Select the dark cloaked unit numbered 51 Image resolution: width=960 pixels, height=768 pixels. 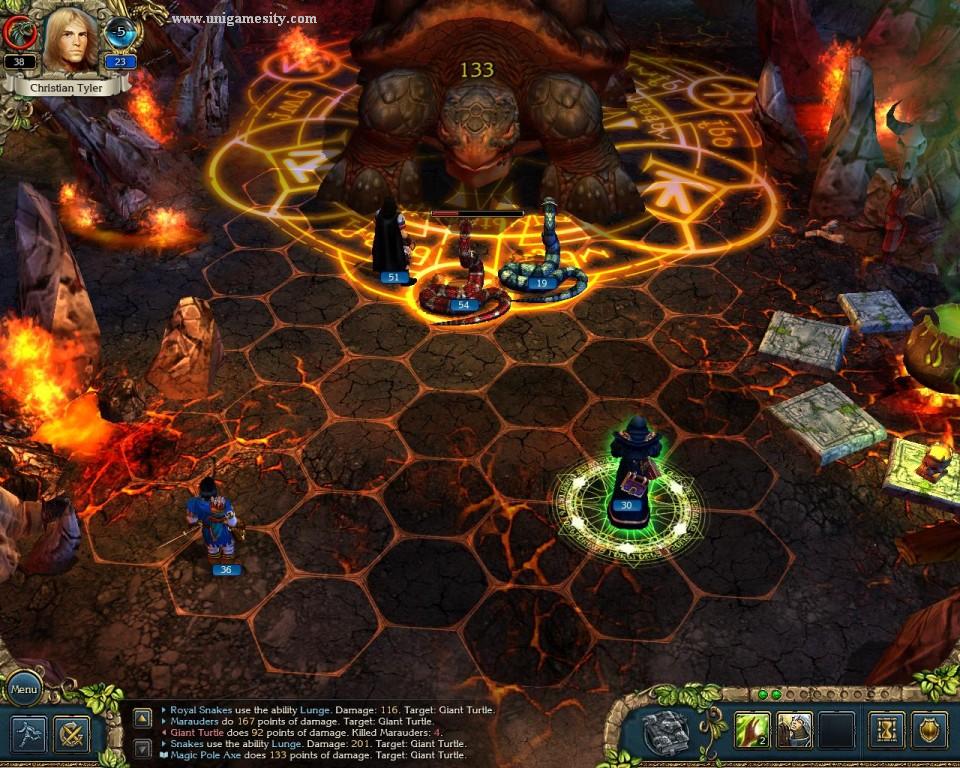(391, 242)
